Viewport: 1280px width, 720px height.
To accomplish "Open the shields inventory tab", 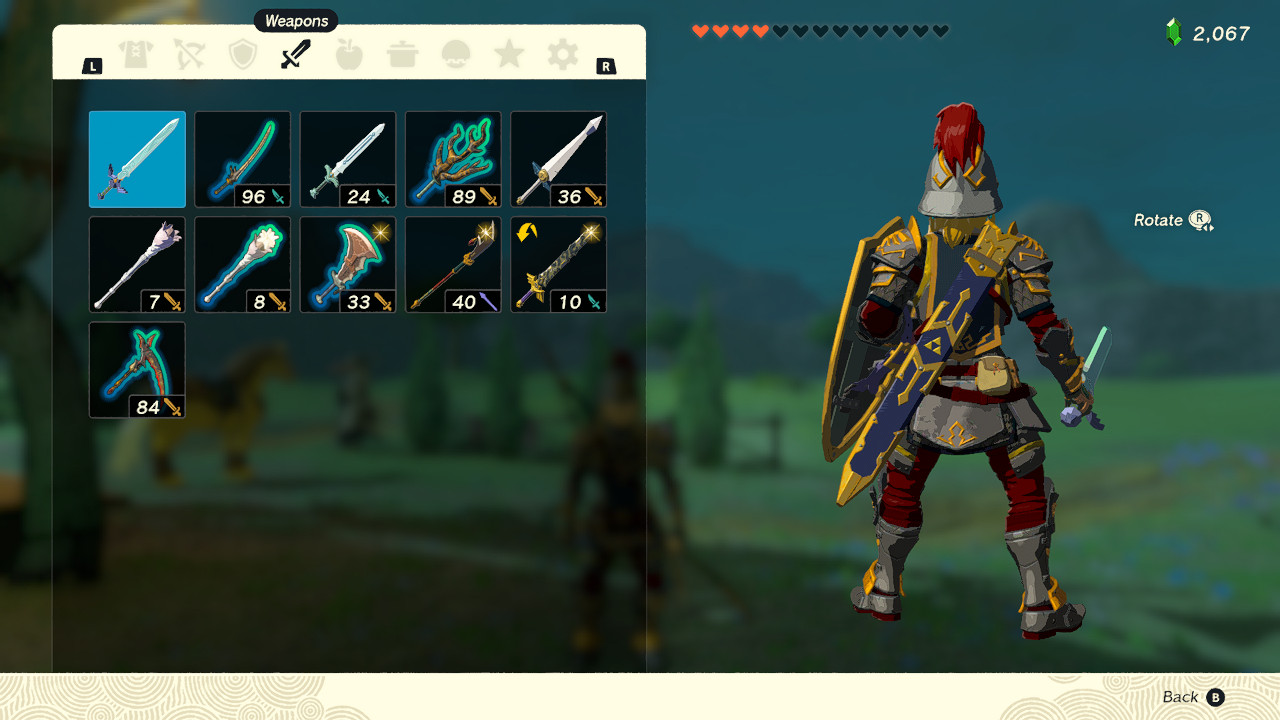I will click(243, 55).
